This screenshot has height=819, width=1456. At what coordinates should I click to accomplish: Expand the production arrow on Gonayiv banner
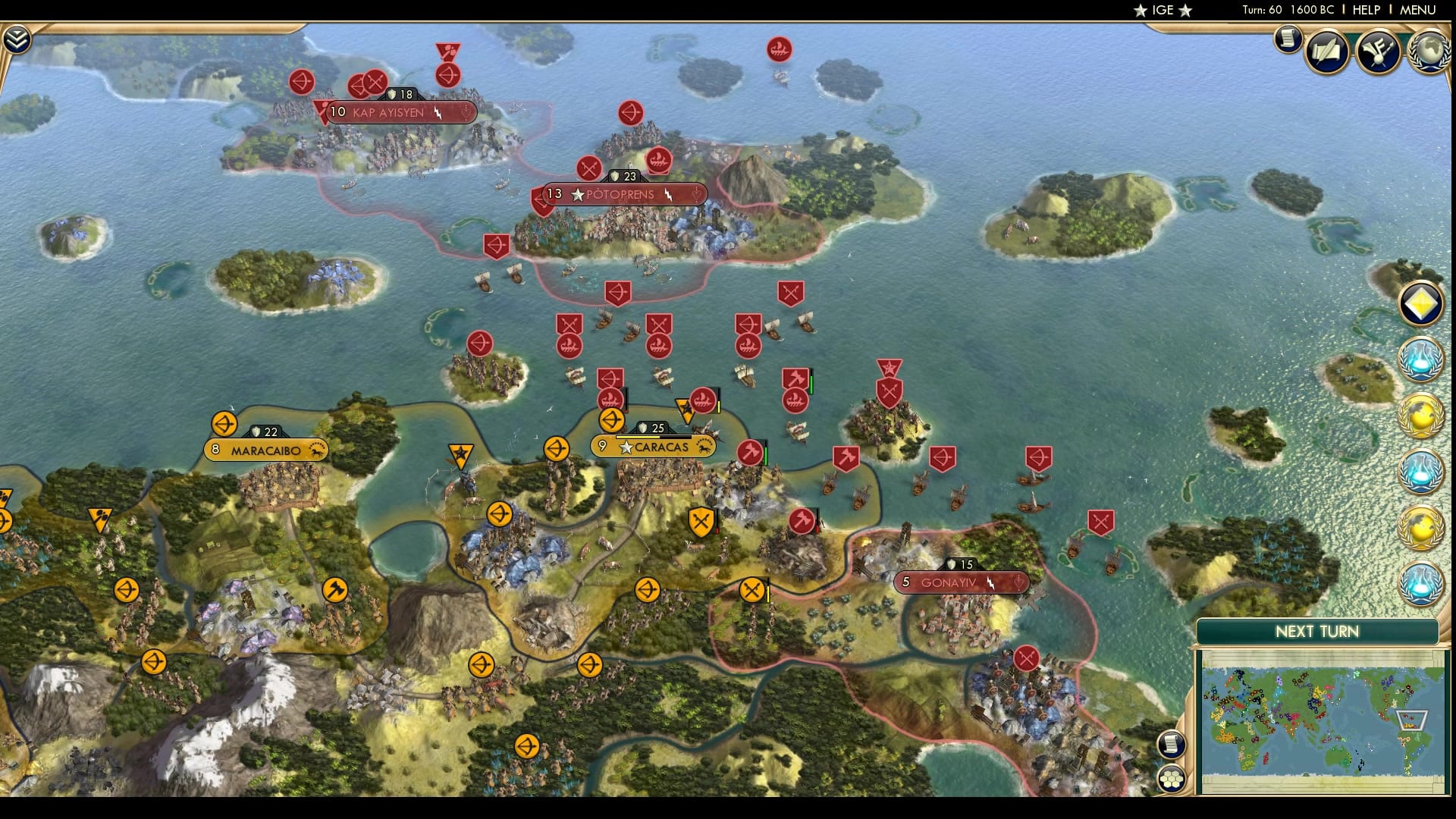click(x=1018, y=583)
